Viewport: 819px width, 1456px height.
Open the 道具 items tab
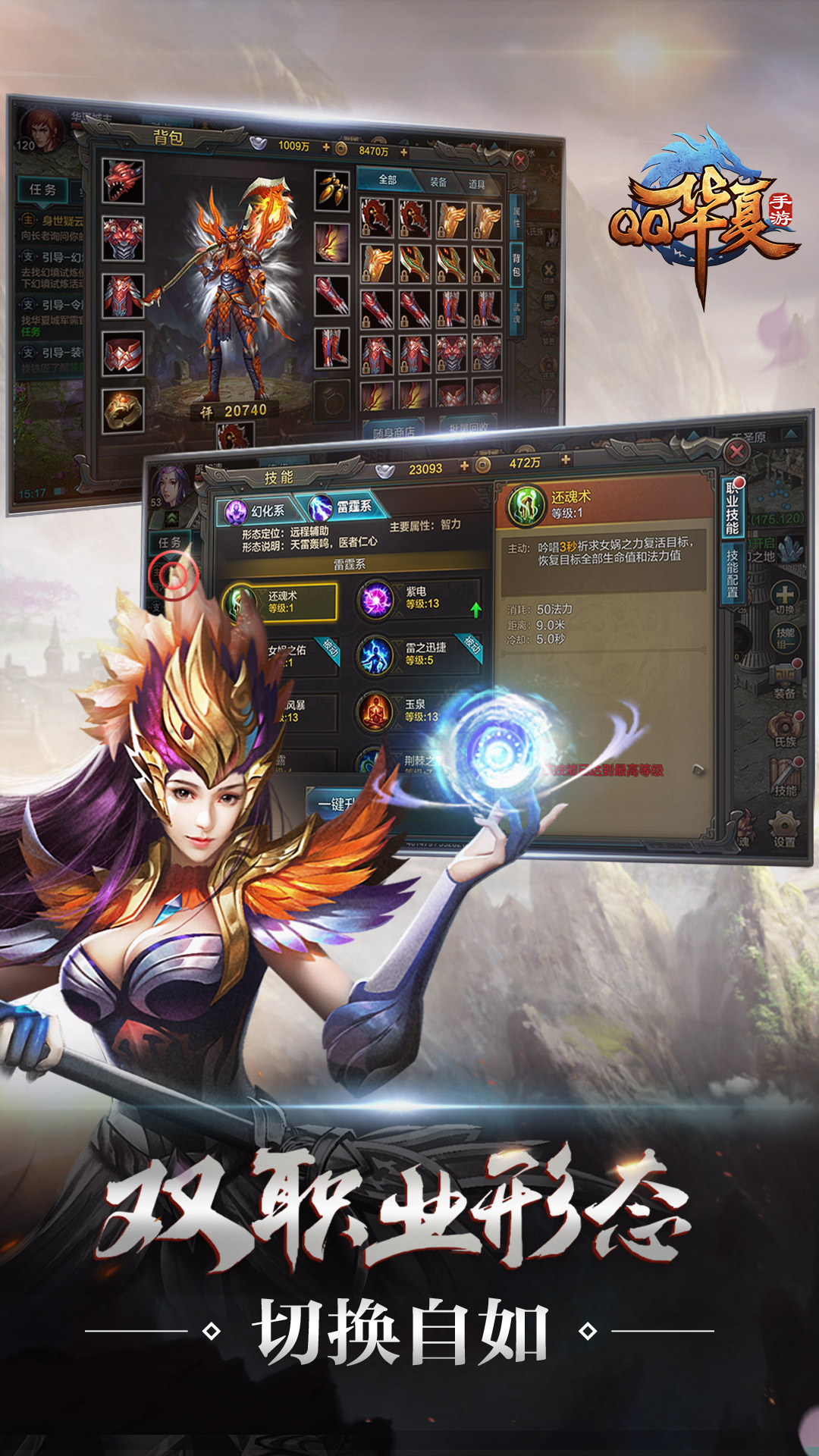point(476,184)
